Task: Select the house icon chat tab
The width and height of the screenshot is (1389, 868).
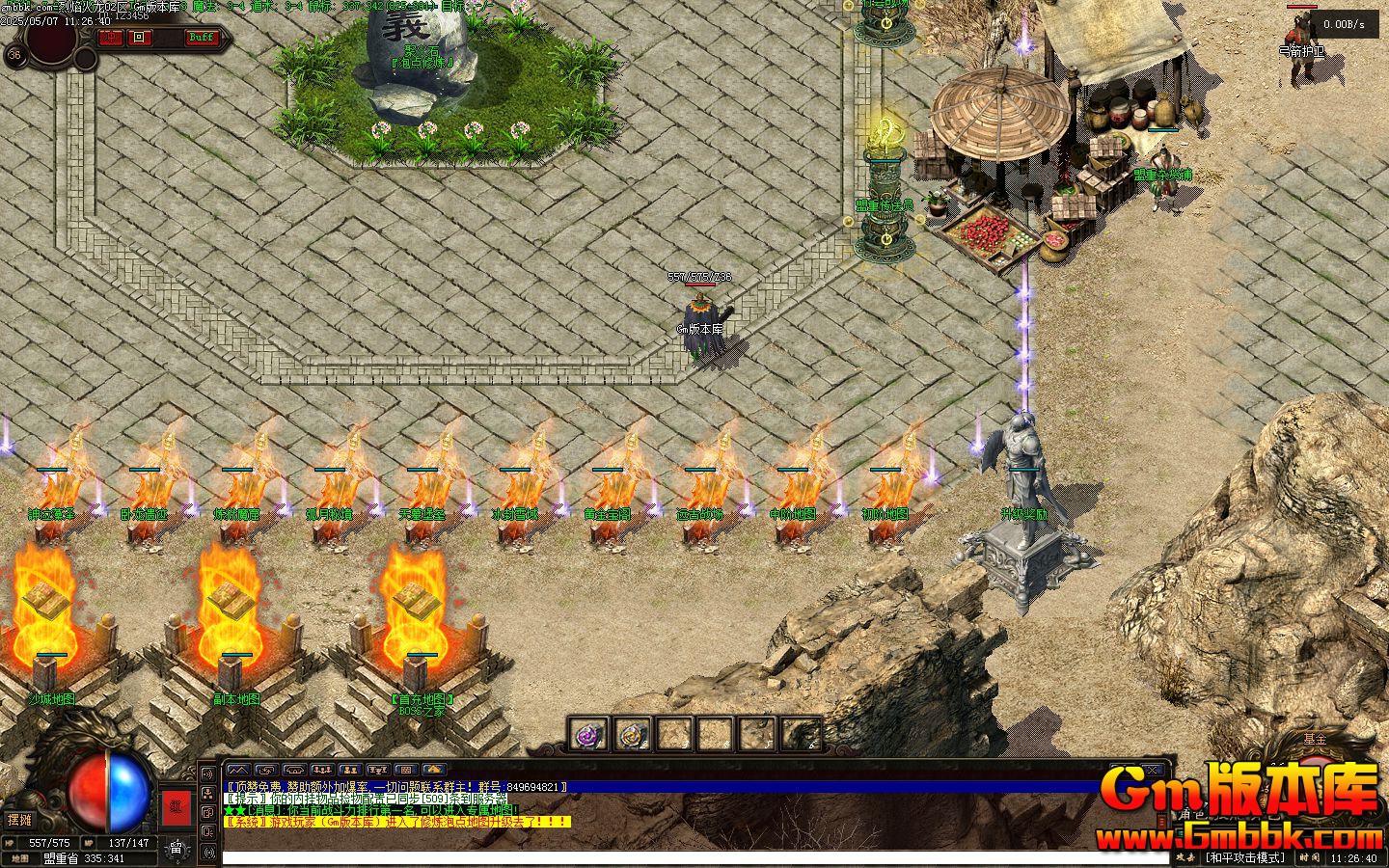Action: click(434, 770)
